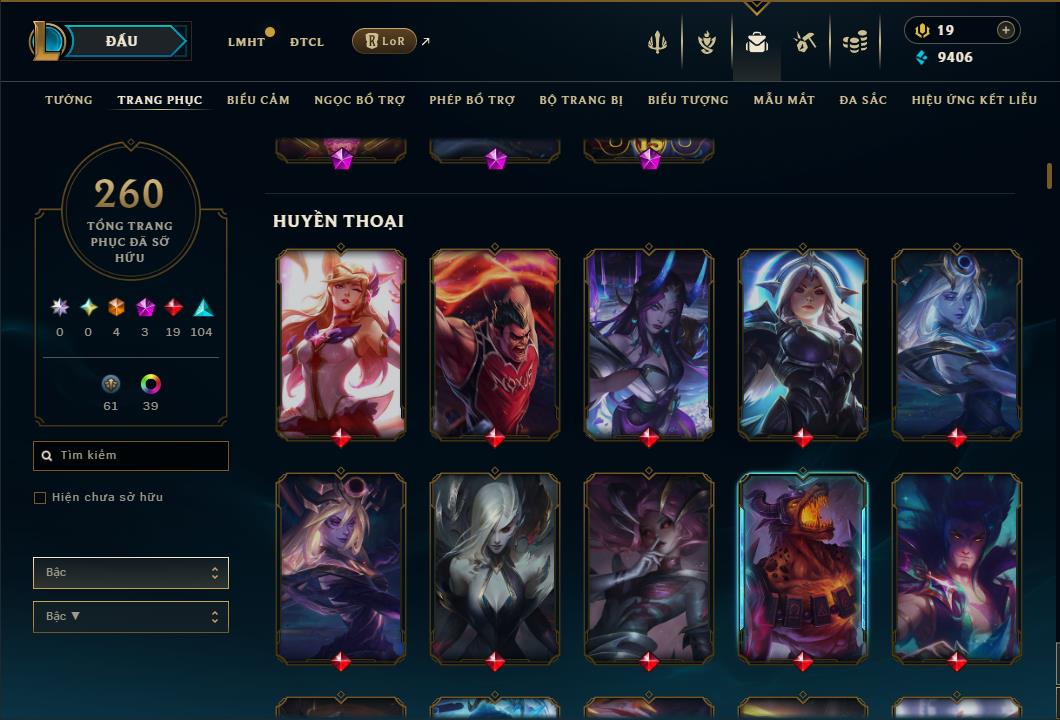Switch to the TƯỚNG tab
The image size is (1060, 720).
click(69, 100)
